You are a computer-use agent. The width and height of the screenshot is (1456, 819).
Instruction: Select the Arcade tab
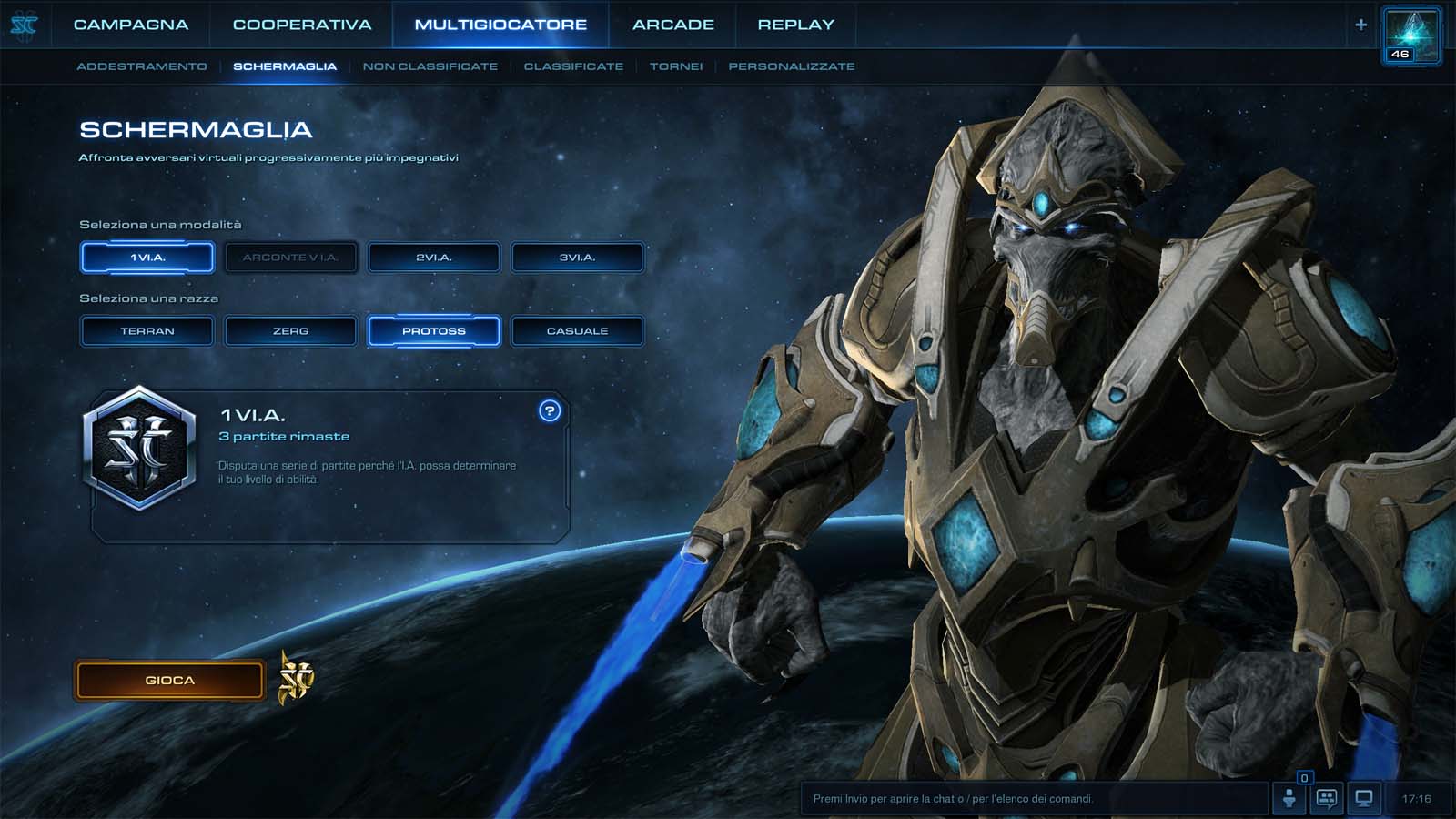tap(673, 25)
